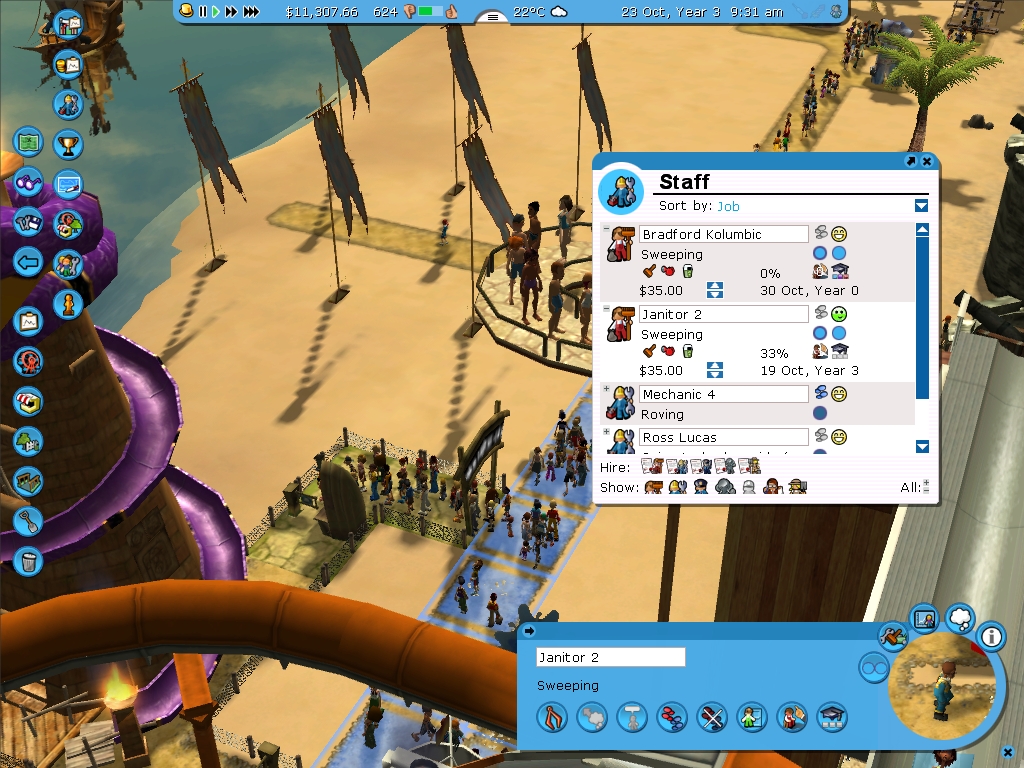Adjust Bradford Kolumbic's $35.00 wage stepper

click(x=714, y=290)
